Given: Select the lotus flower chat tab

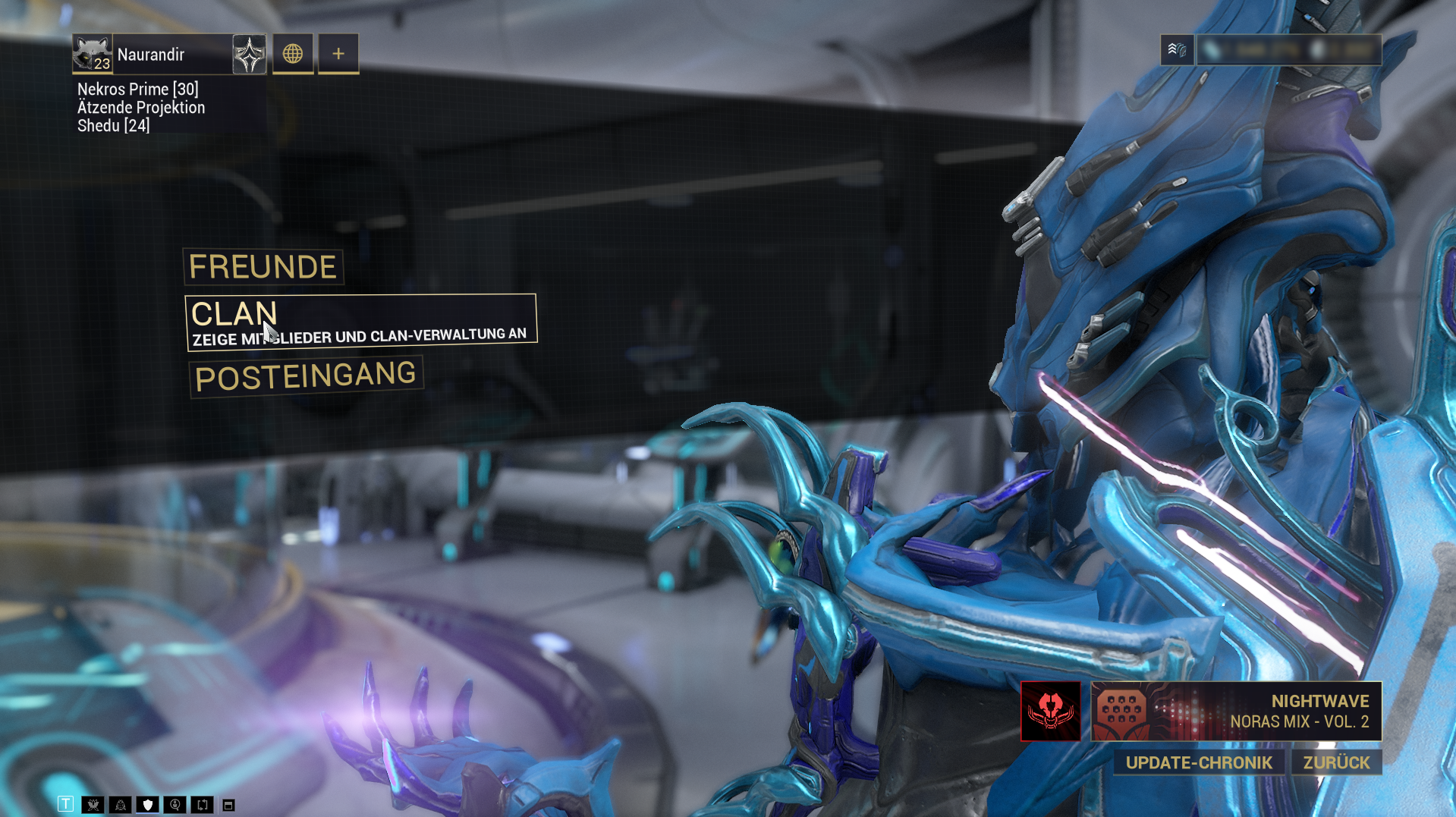Looking at the screenshot, I should [93, 805].
